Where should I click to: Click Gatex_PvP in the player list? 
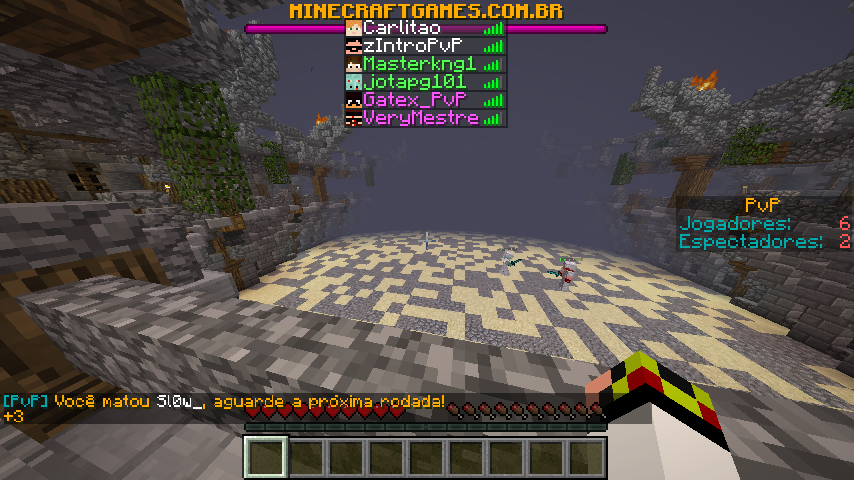point(425,100)
